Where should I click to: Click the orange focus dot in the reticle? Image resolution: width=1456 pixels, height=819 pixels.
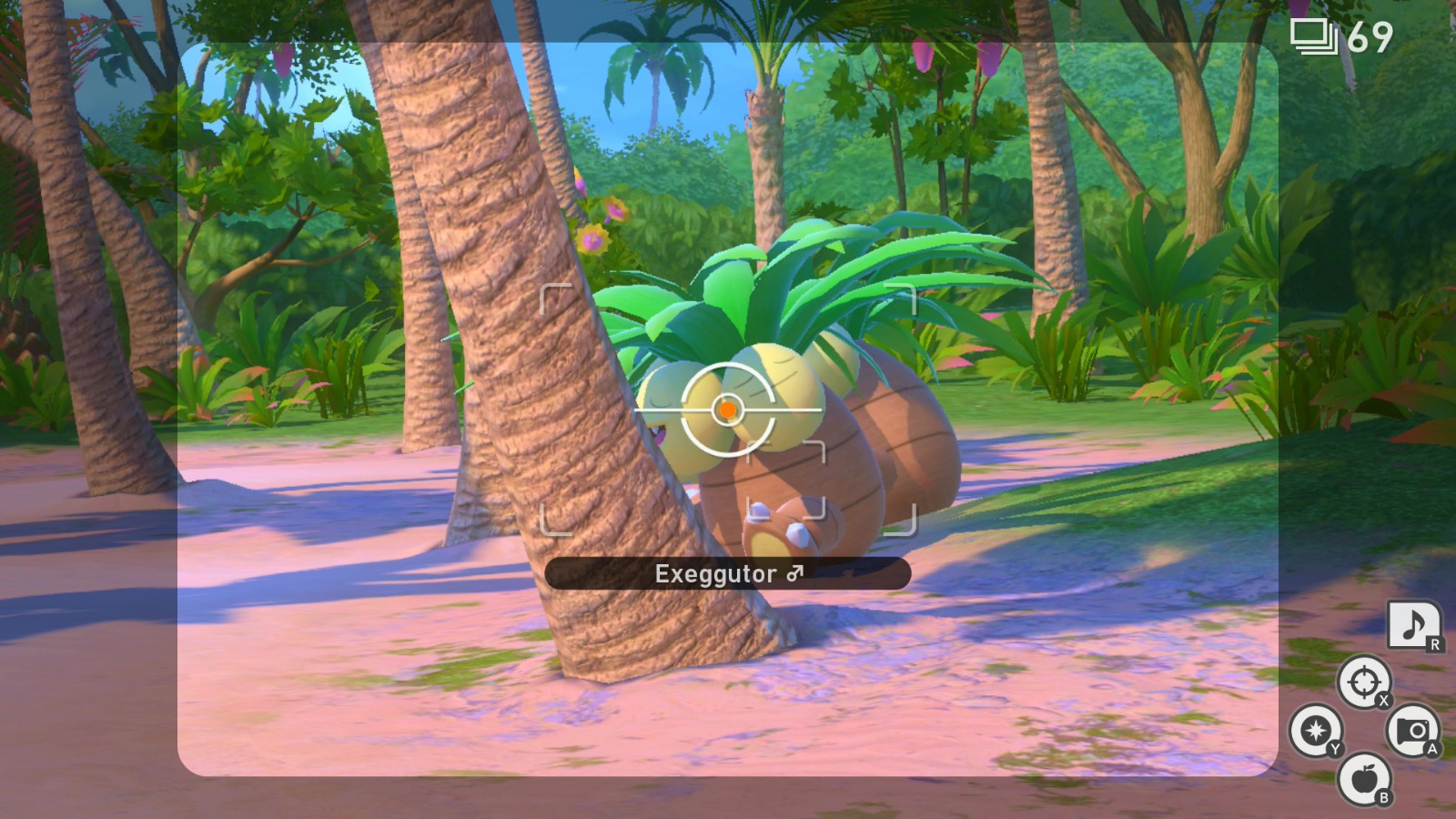tap(728, 409)
